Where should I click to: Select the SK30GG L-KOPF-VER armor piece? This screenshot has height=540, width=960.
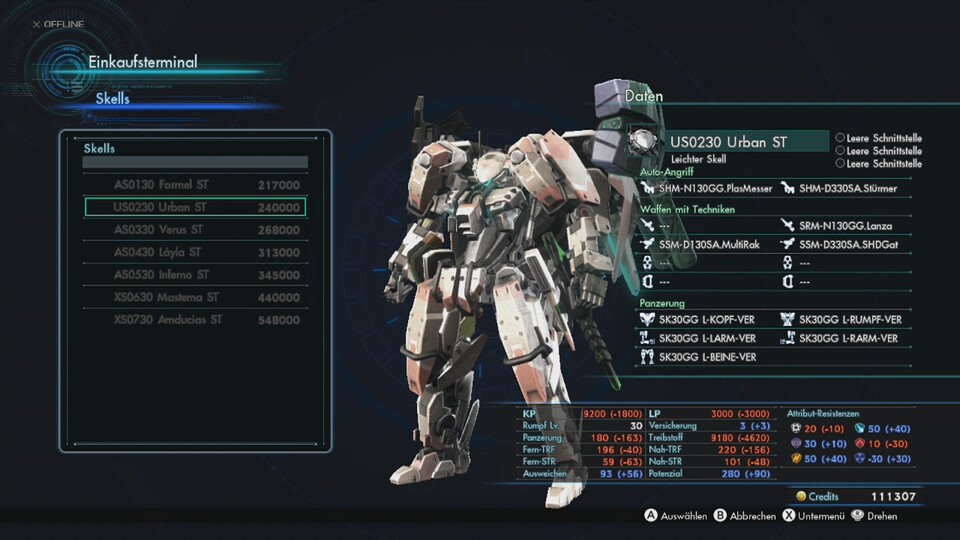[706, 320]
